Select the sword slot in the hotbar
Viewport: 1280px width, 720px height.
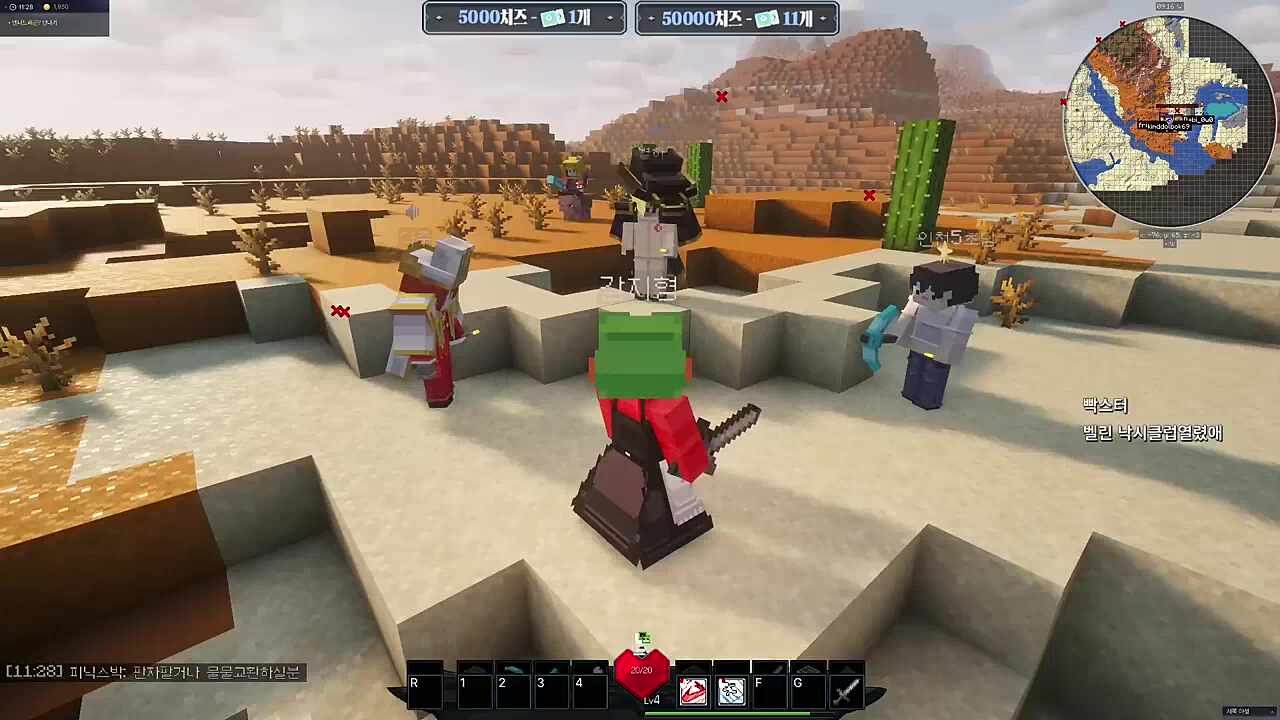click(x=846, y=690)
